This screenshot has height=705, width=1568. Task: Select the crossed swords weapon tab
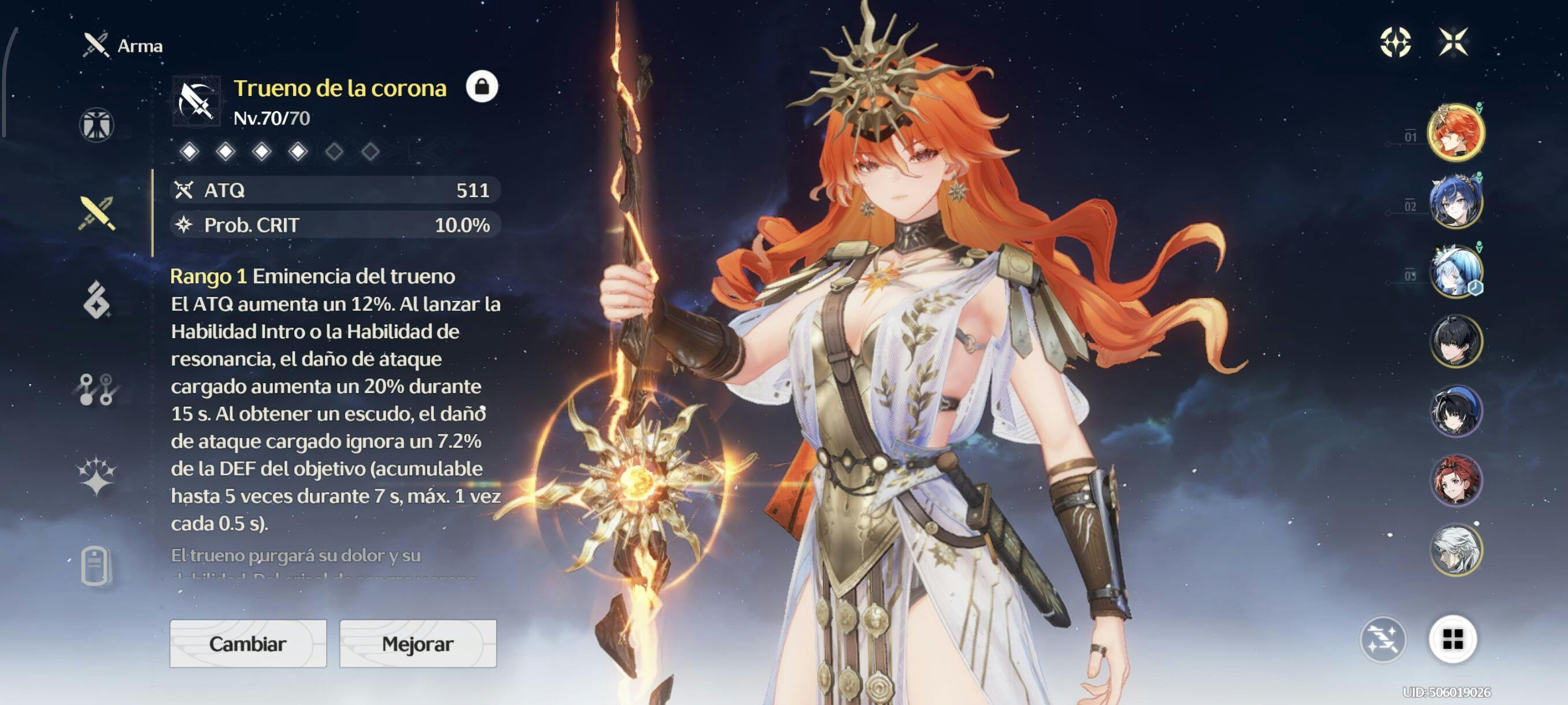pyautogui.click(x=96, y=213)
